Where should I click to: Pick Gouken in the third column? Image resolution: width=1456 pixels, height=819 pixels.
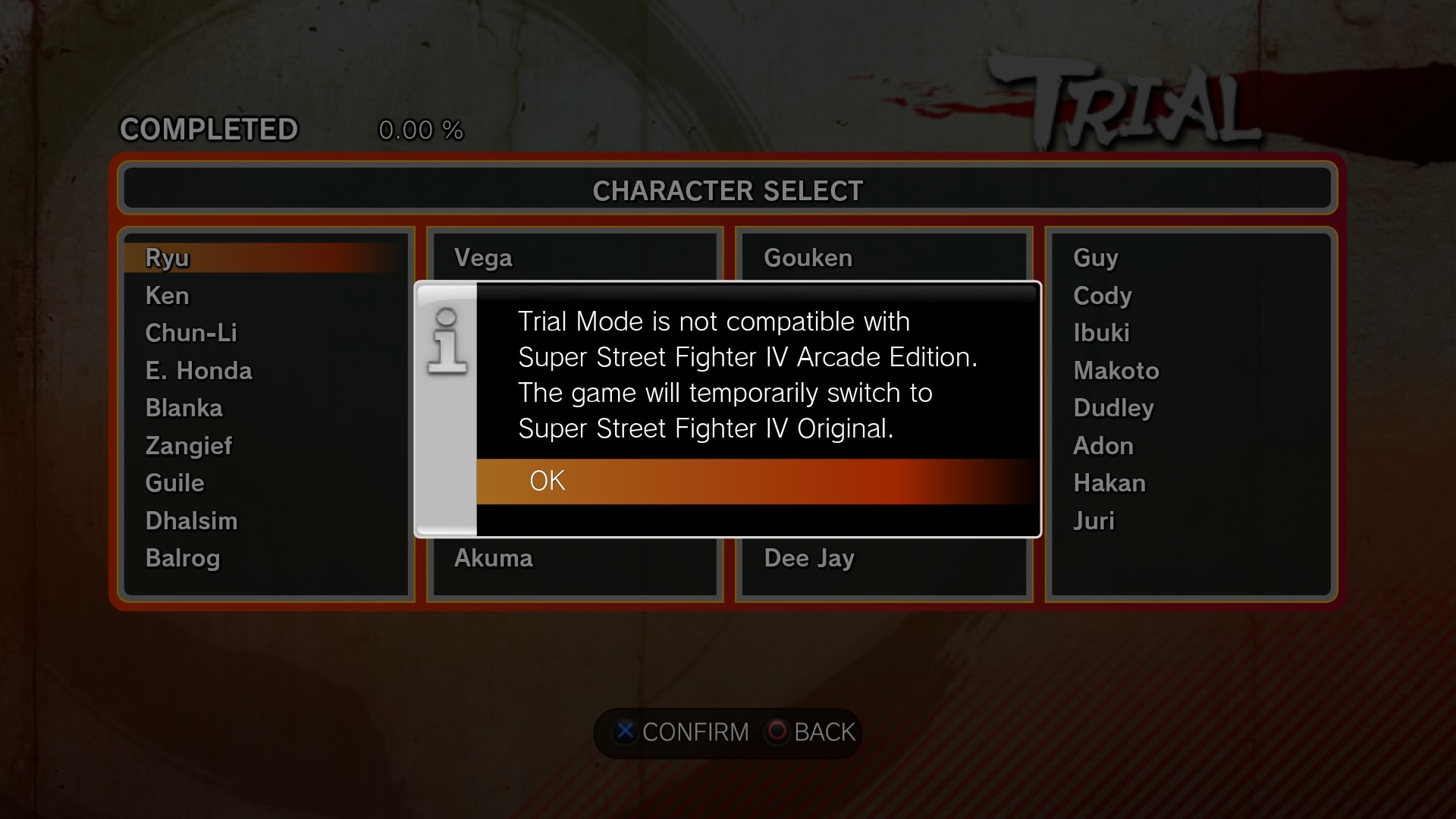tap(807, 258)
